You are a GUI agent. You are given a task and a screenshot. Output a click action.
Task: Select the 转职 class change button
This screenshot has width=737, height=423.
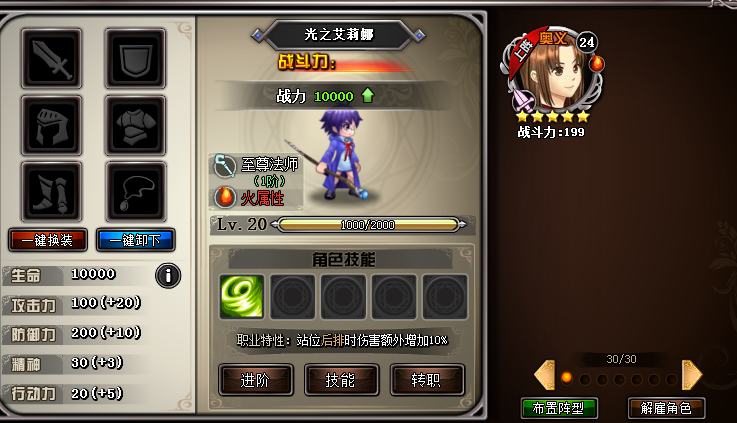click(427, 380)
